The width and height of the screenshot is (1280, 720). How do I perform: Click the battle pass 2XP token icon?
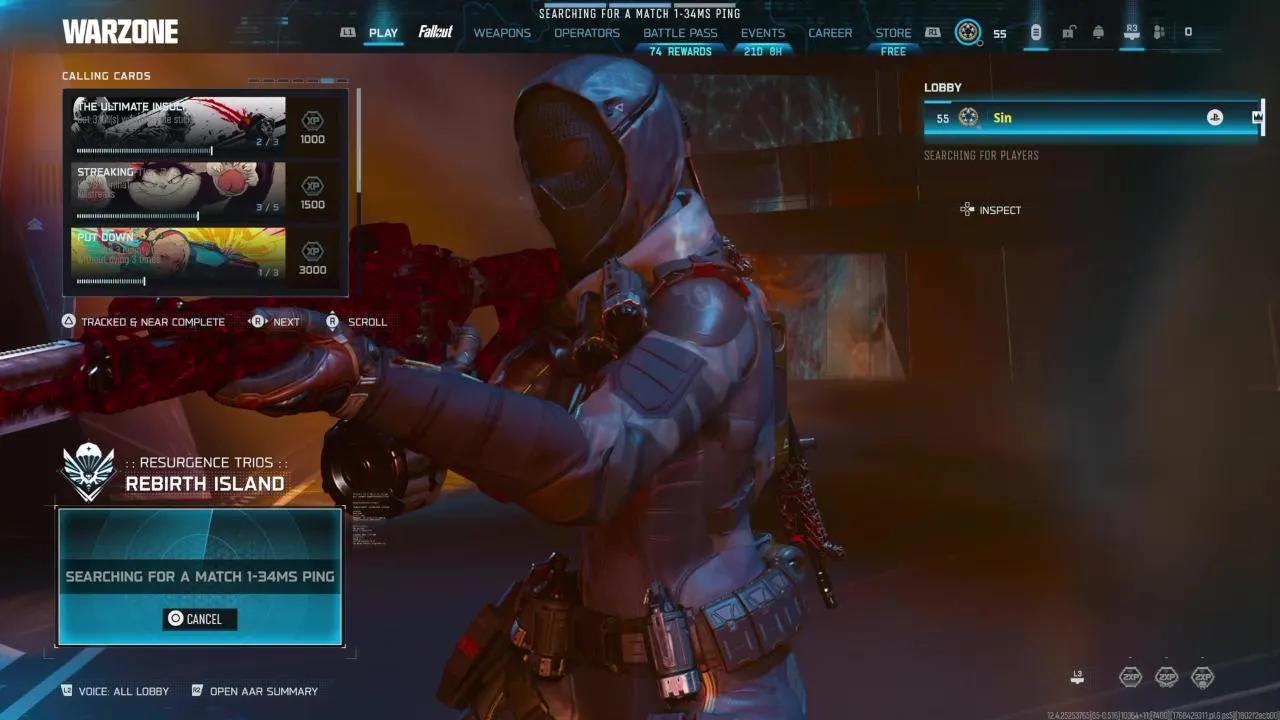1206,676
